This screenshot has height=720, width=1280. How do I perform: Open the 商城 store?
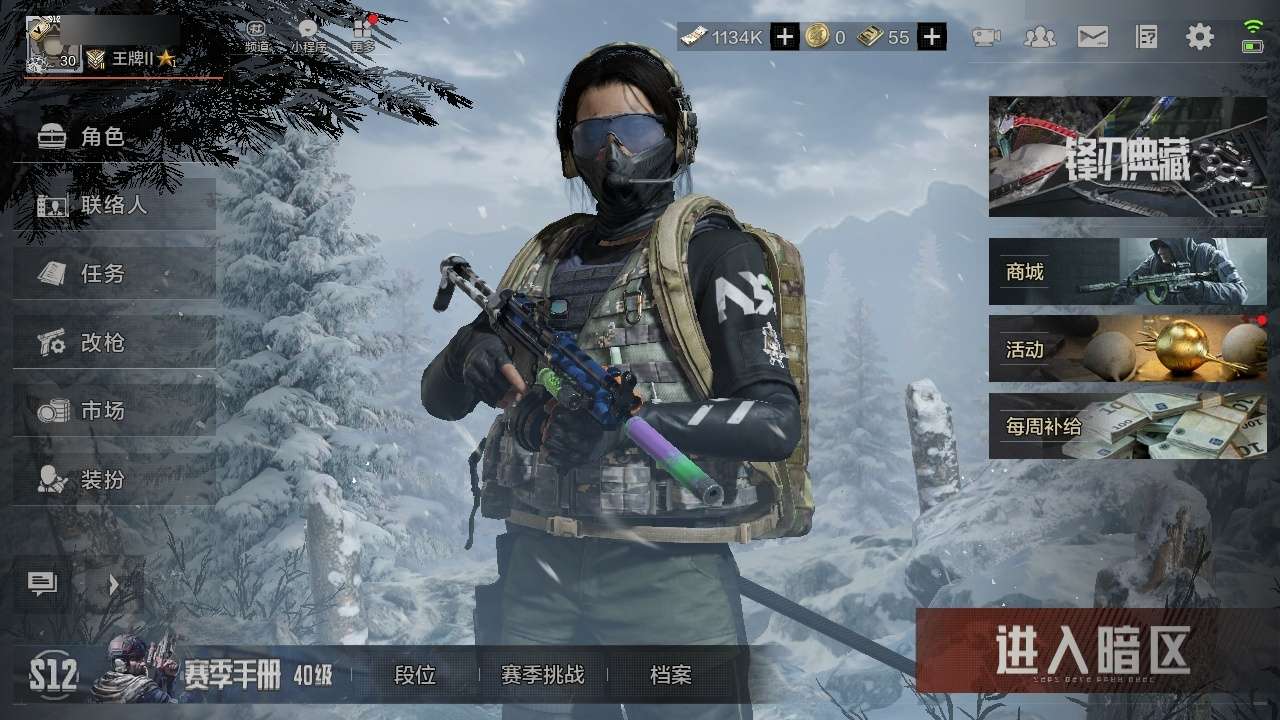click(1127, 271)
